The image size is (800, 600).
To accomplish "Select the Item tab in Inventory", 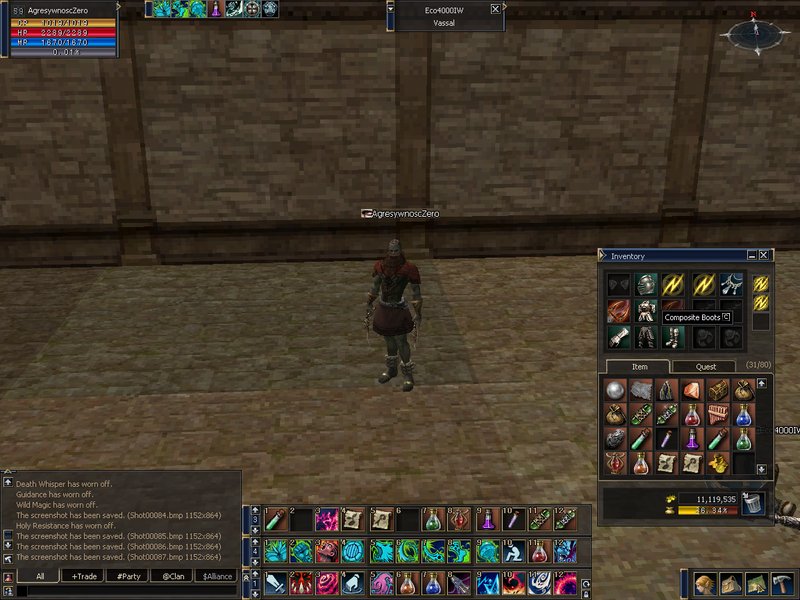I will [639, 367].
